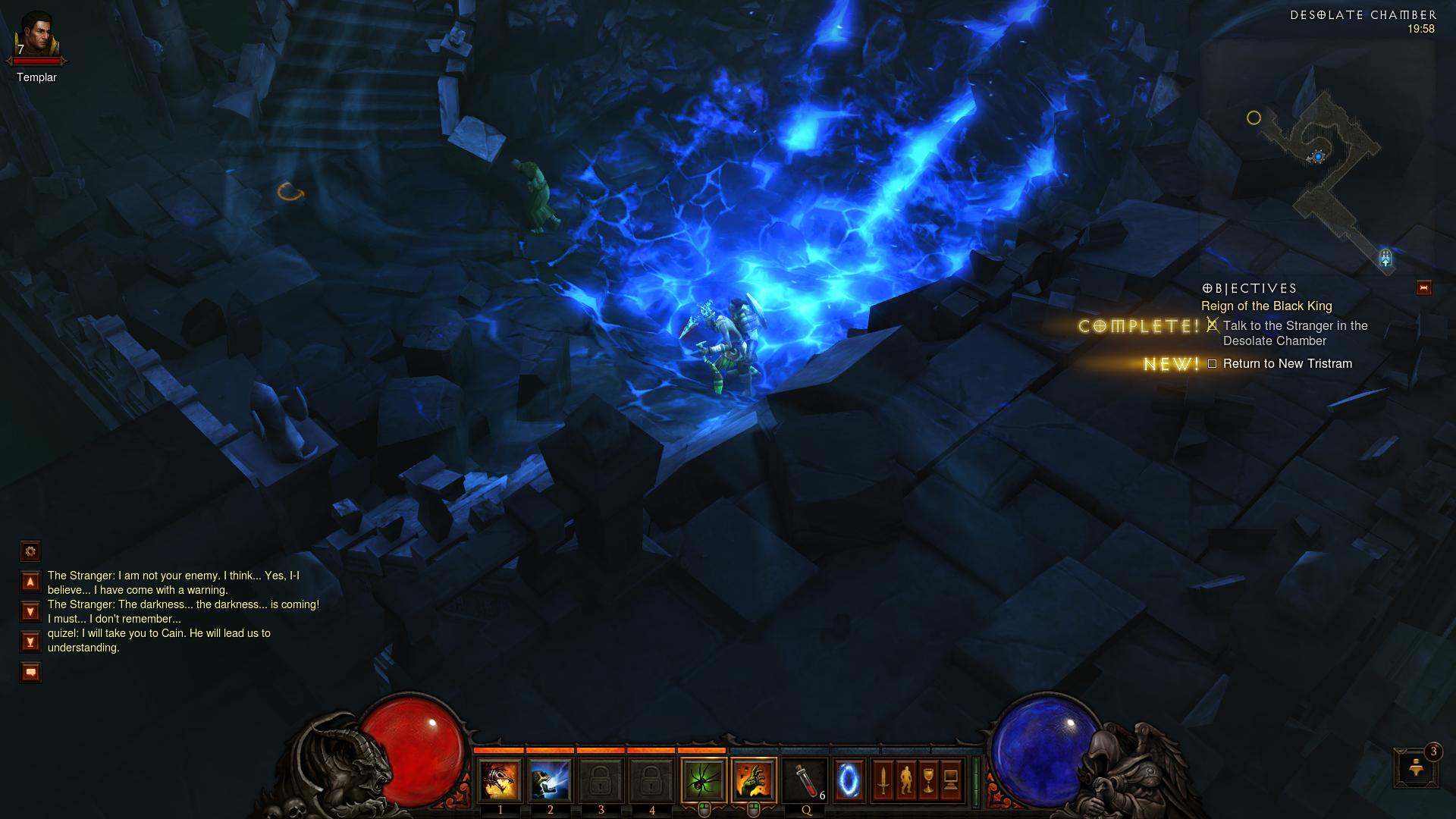Open inventory with the sword icon
The height and width of the screenshot is (819, 1456).
883,780
